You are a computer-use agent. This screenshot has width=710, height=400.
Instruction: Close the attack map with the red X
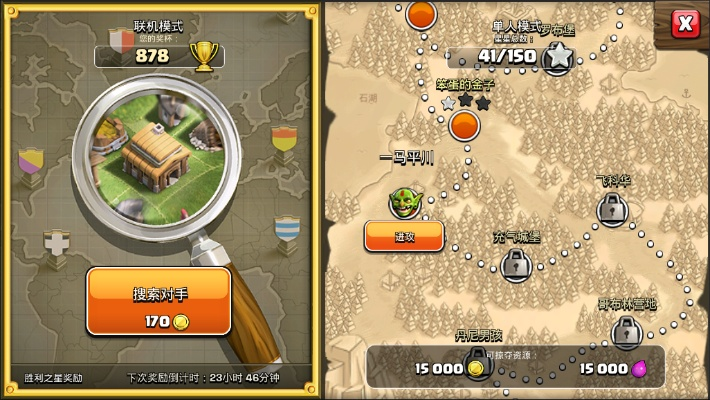click(x=685, y=22)
